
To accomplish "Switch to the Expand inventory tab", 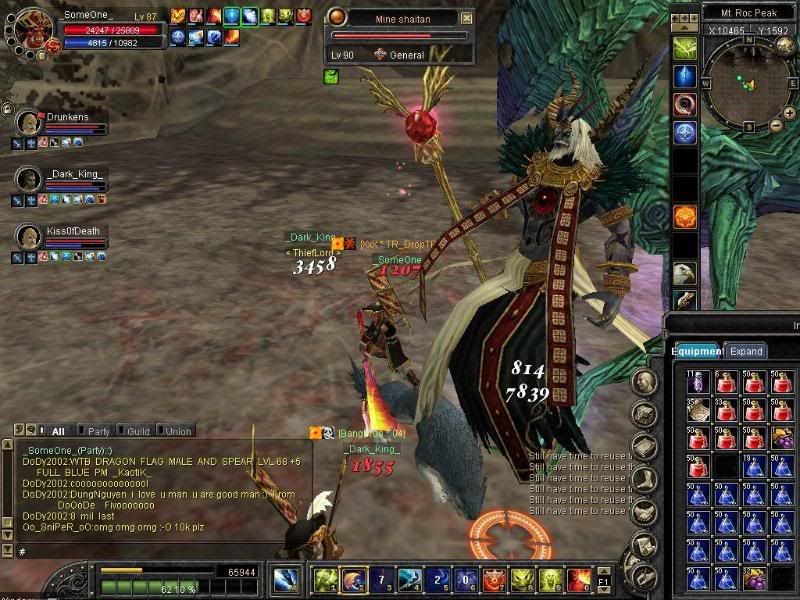I will click(x=747, y=351).
